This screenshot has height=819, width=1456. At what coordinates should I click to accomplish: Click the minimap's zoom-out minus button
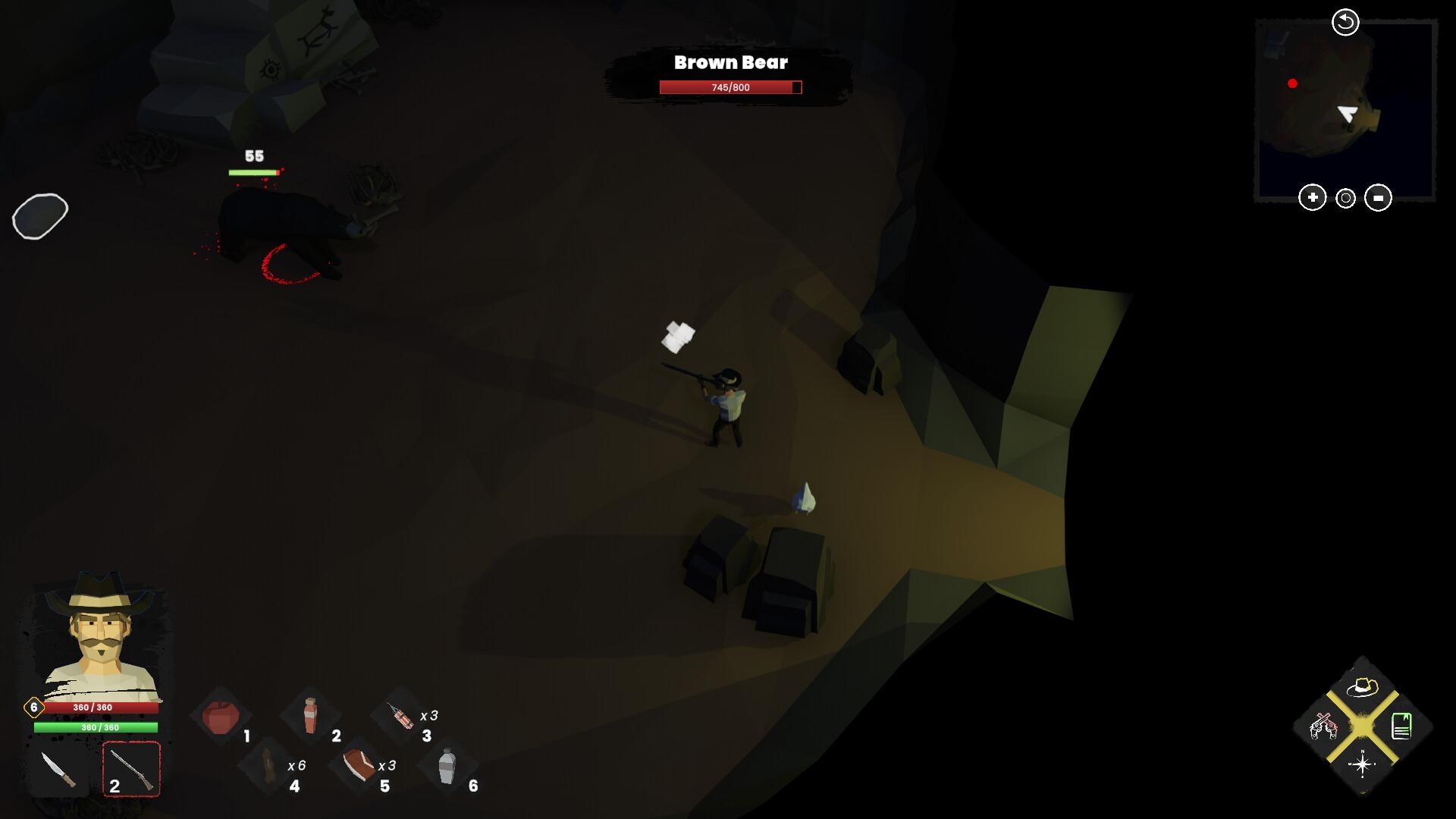click(1378, 198)
